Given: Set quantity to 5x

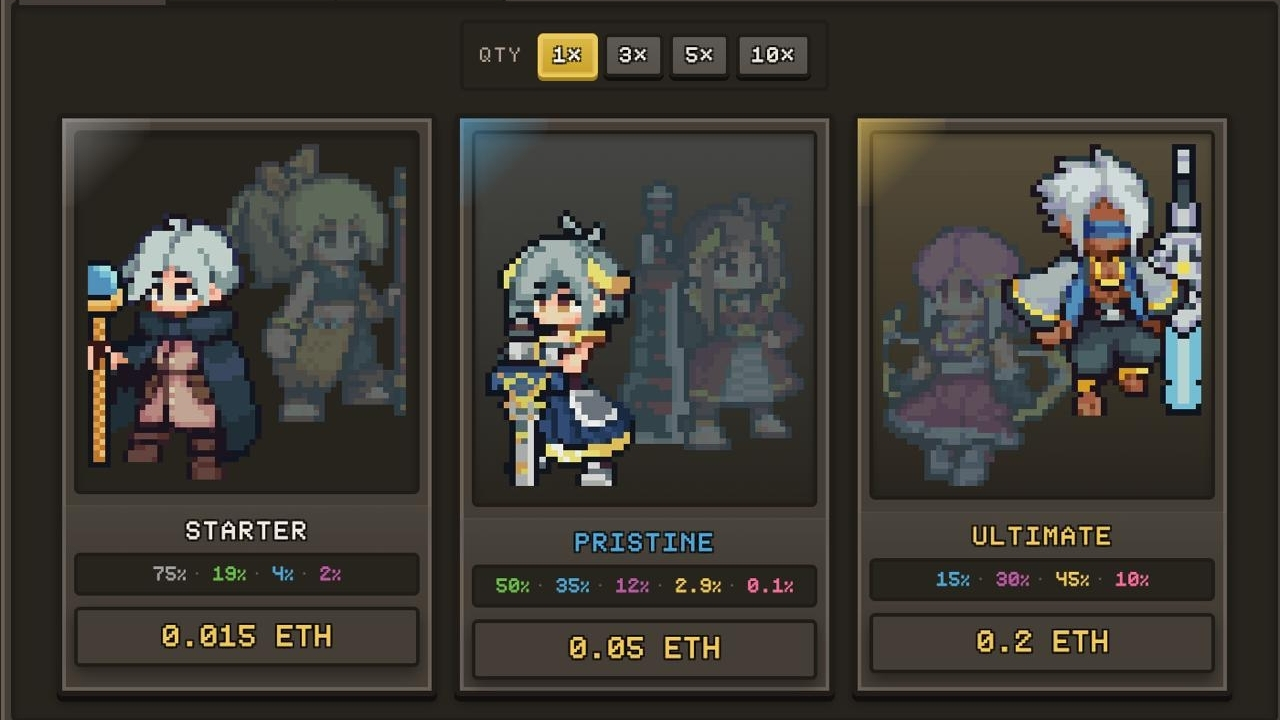Looking at the screenshot, I should 699,56.
